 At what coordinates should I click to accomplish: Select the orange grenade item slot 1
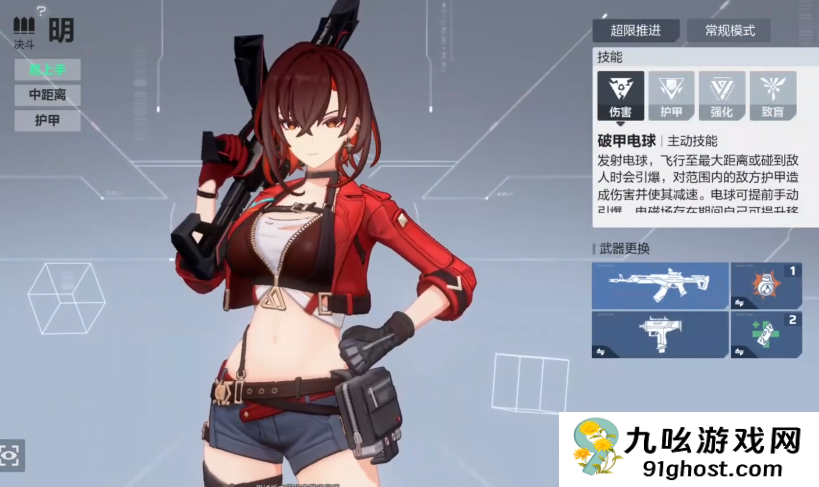[766, 286]
